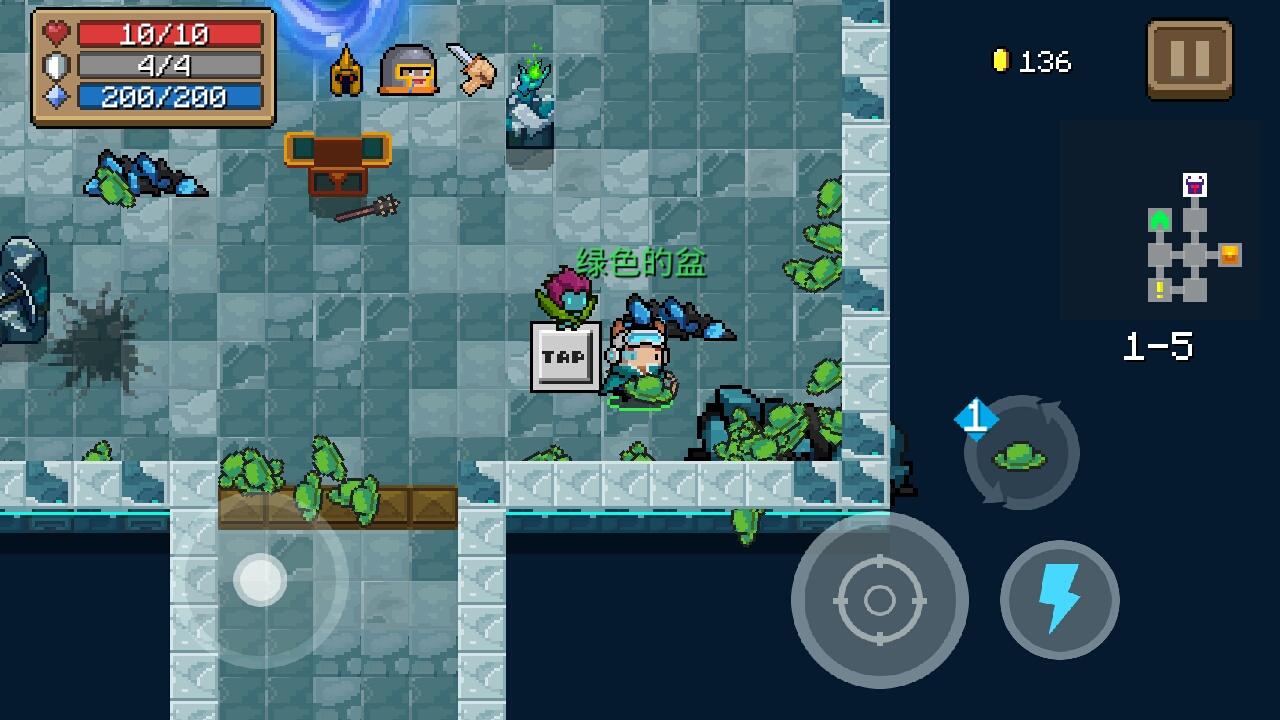This screenshot has height=720, width=1280.
Task: Toggle weapons using the circular swap arrows
Action: [x=1021, y=452]
